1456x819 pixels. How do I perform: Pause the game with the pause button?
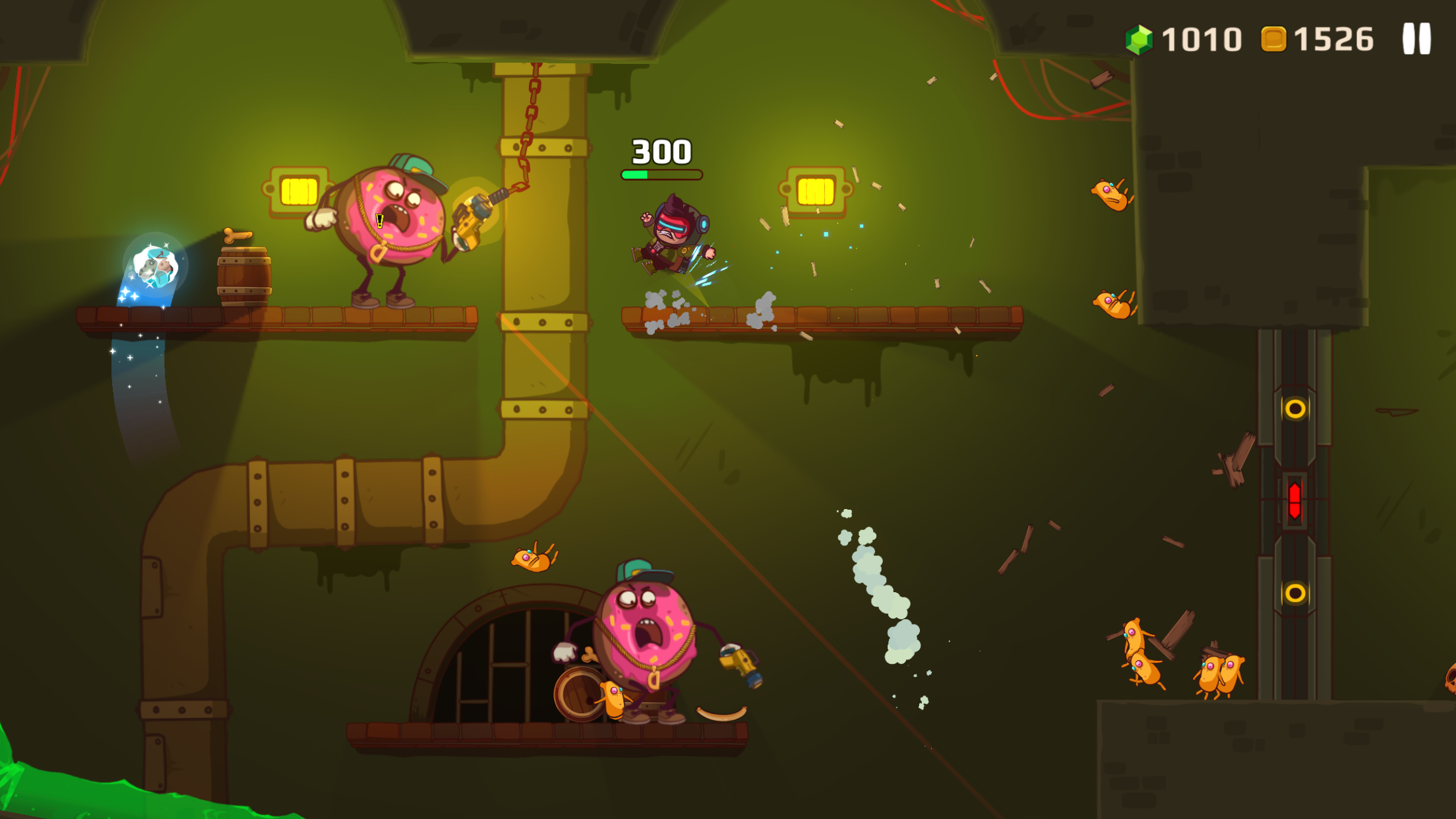click(x=1416, y=39)
